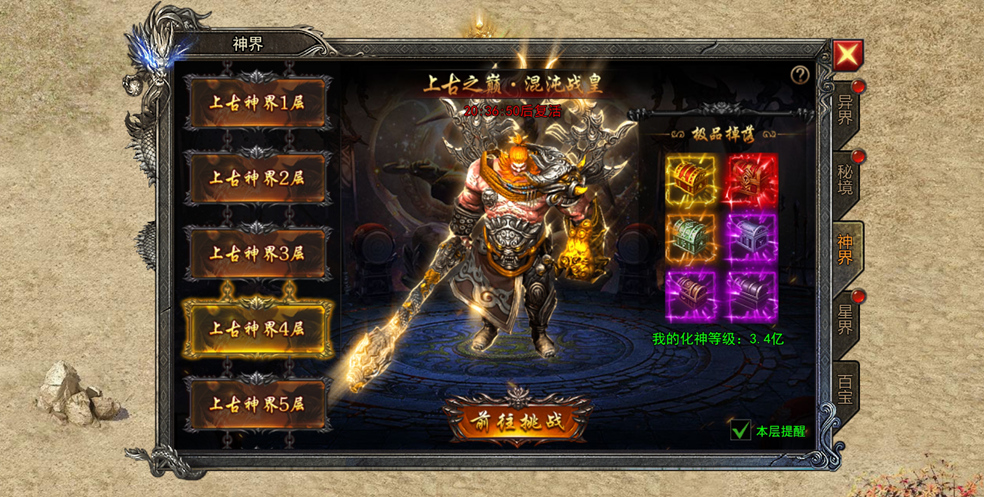Viewport: 984px width, 497px height.
Task: Choose 上古神界2层 floor
Action: coord(256,178)
